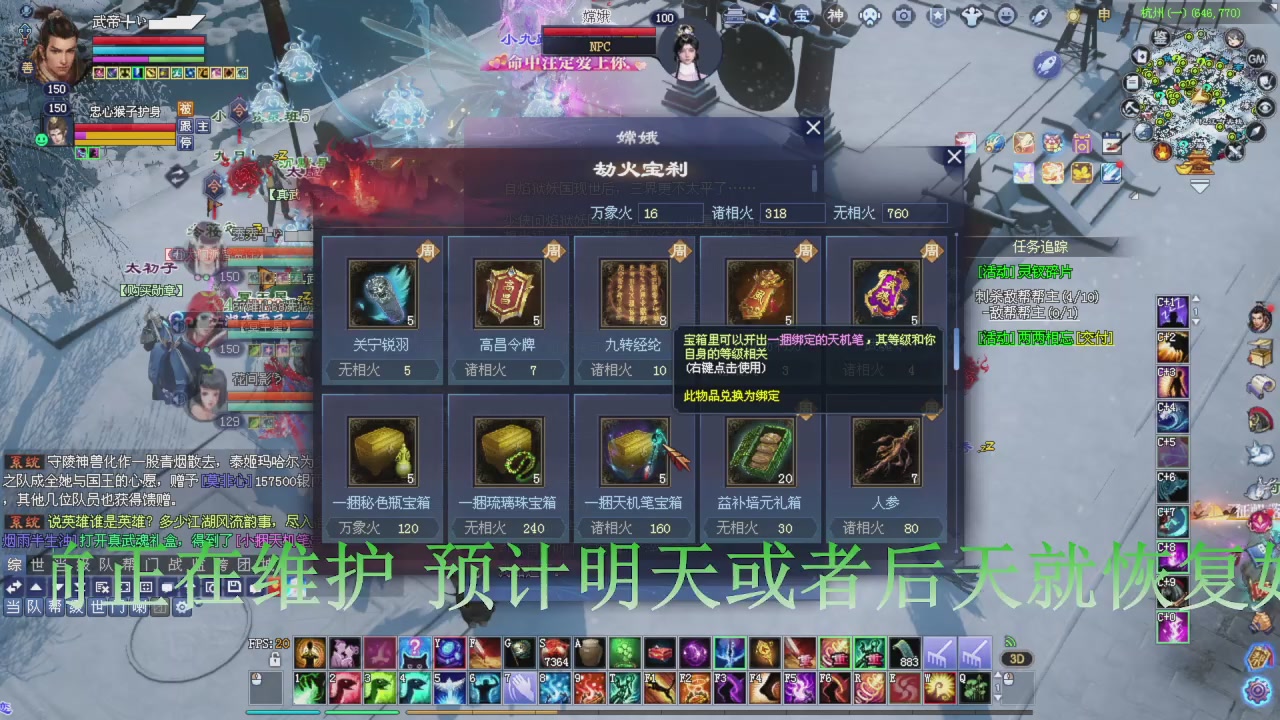This screenshot has width=1280, height=720.
Task: Open chat settings via the gear icon
Action: pyautogui.click(x=182, y=606)
